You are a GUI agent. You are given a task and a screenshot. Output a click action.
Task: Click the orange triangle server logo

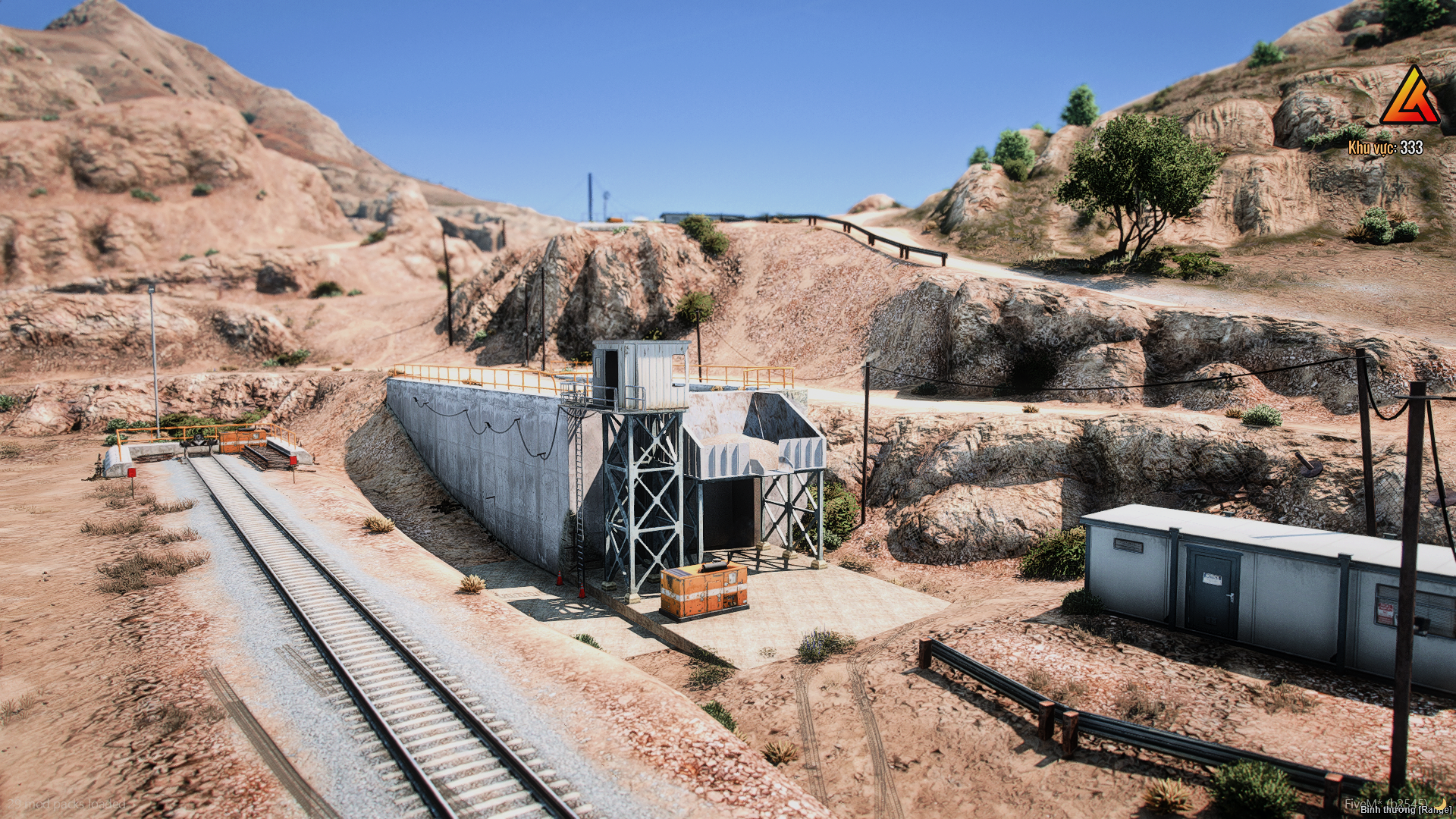[1409, 98]
